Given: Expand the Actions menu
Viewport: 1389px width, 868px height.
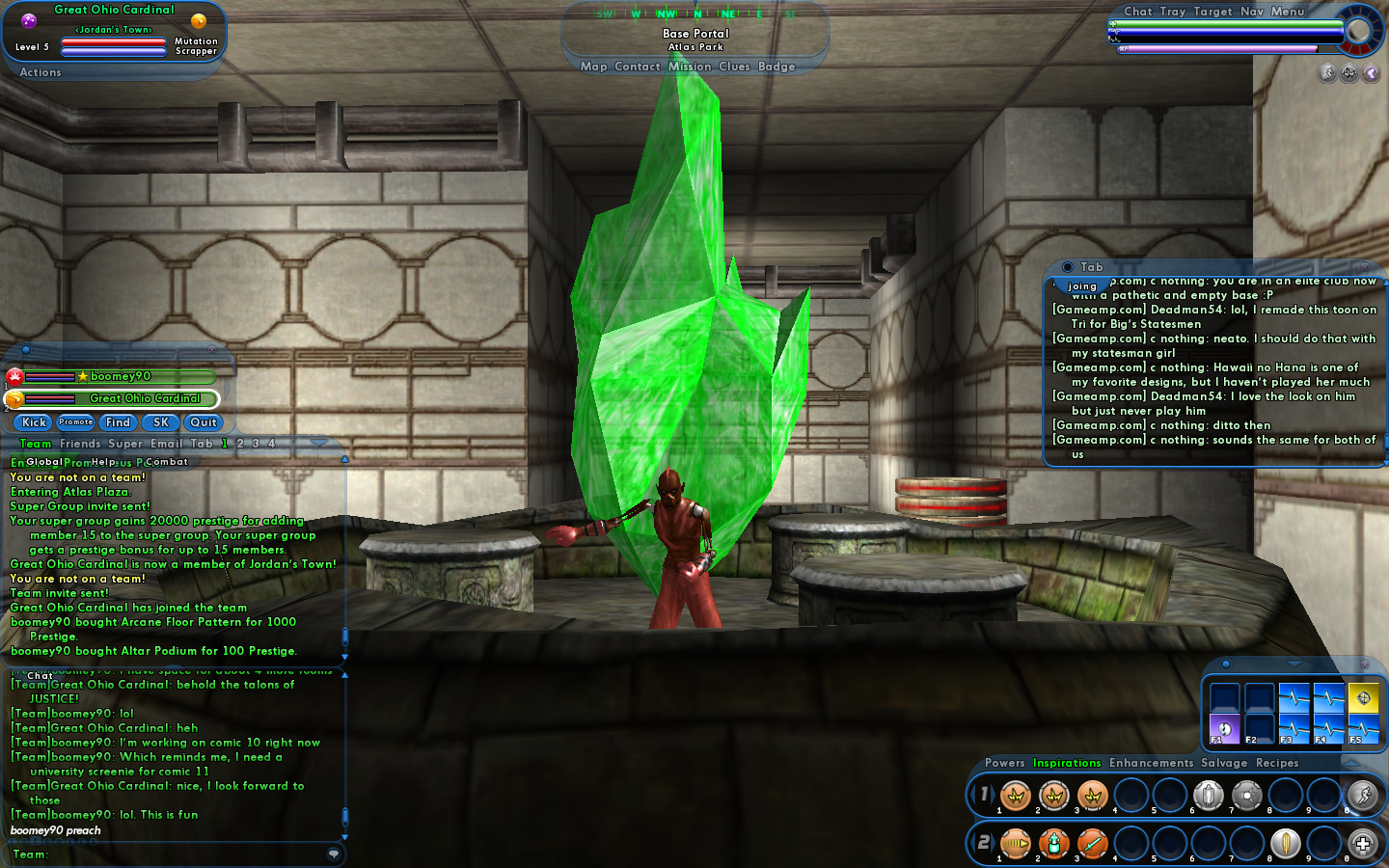Looking at the screenshot, I should (41, 72).
